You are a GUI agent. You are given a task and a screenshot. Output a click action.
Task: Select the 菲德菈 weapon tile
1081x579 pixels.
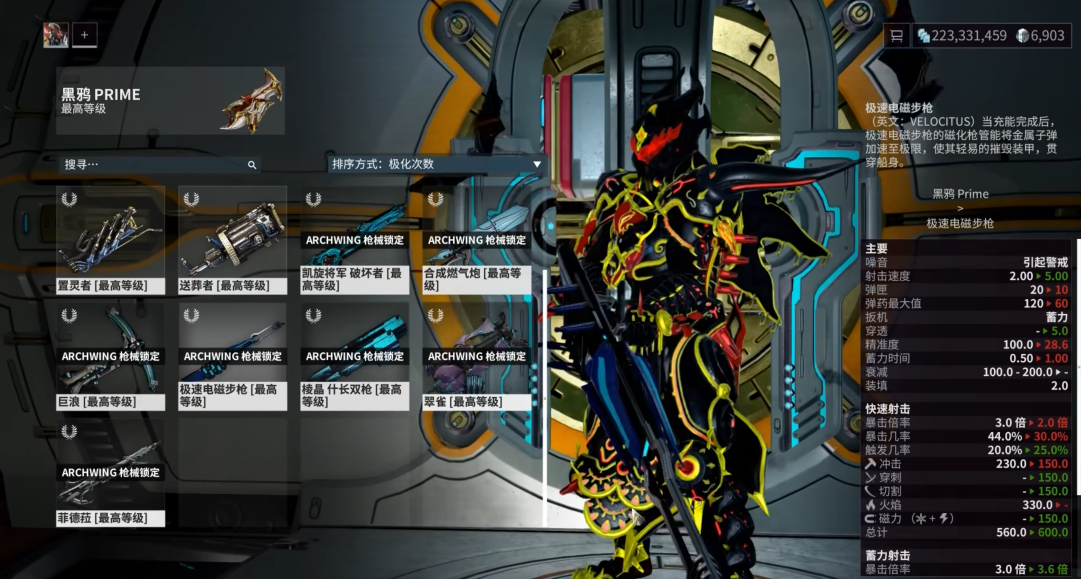click(x=110, y=473)
